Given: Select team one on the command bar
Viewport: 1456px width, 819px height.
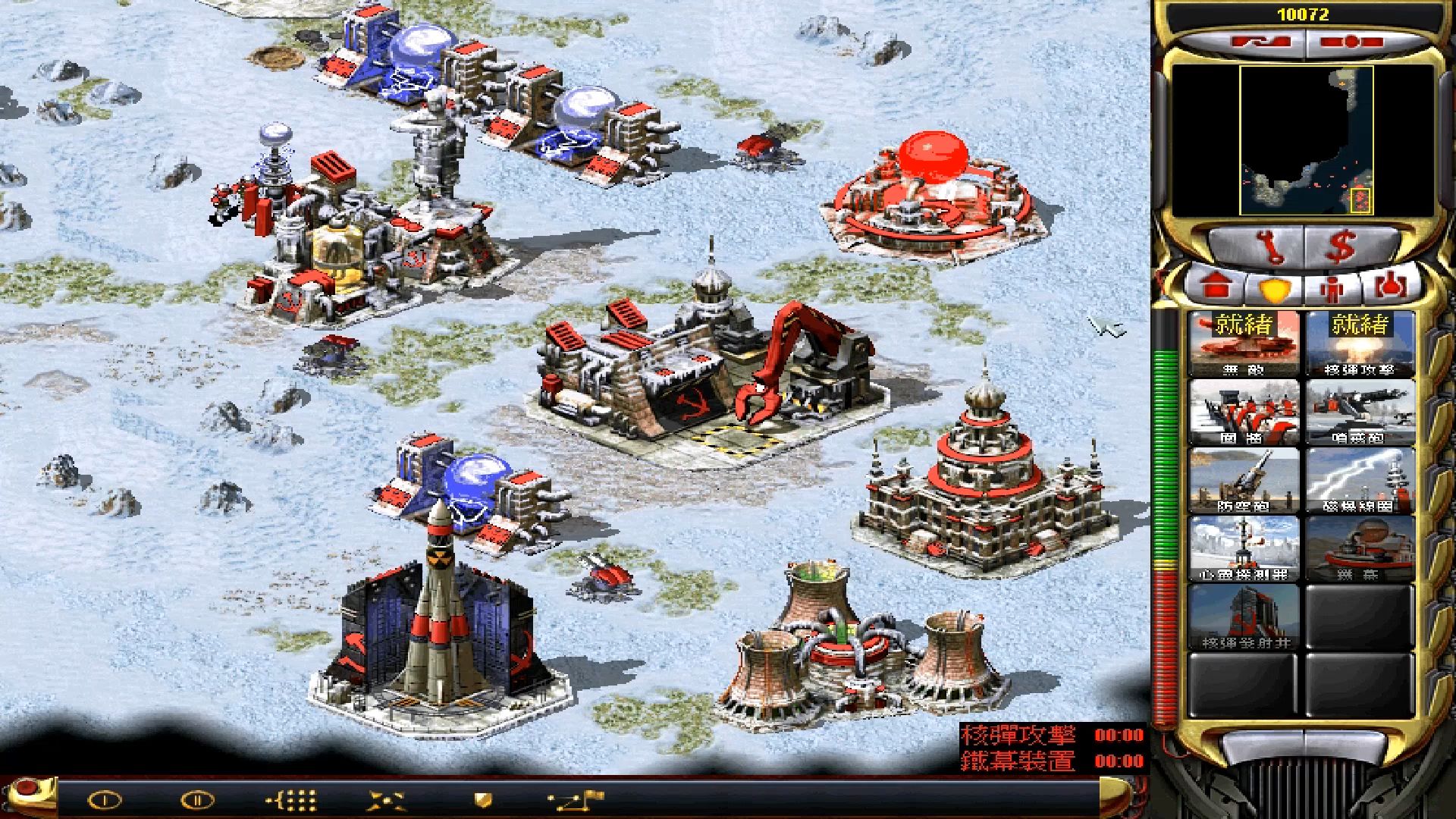Looking at the screenshot, I should 105,799.
